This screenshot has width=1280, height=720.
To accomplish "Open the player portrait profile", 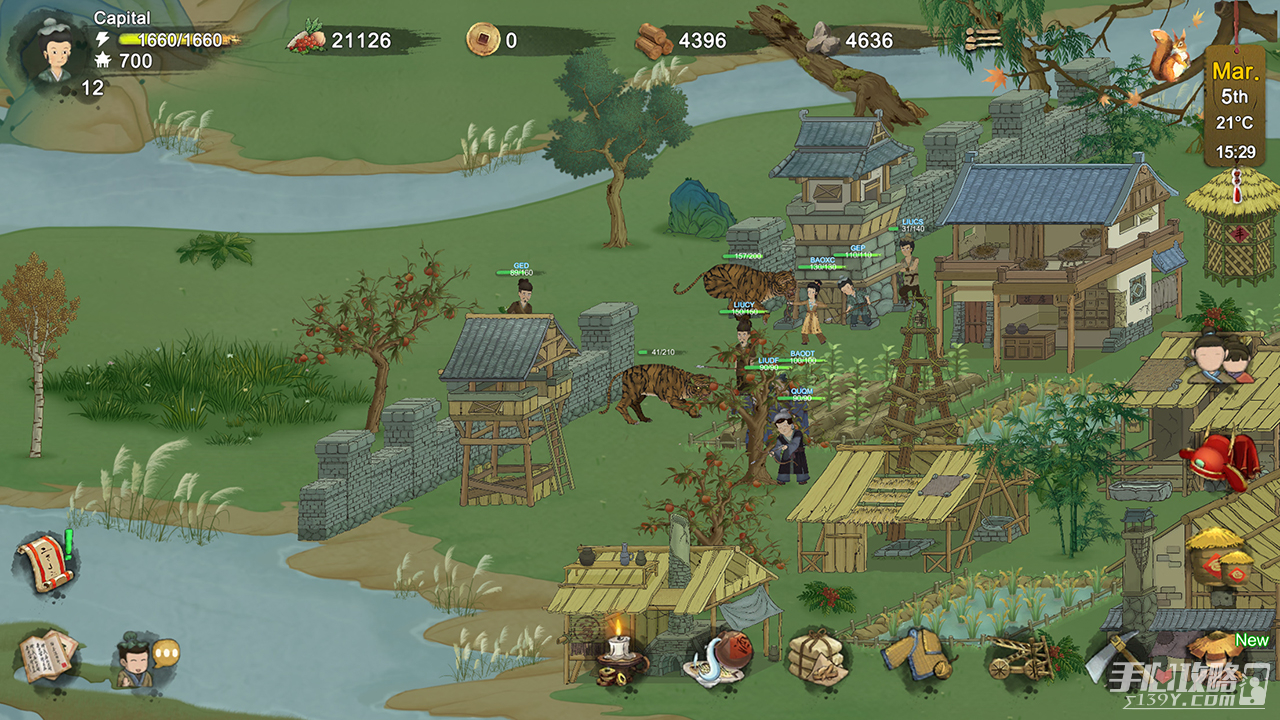I will (x=49, y=51).
